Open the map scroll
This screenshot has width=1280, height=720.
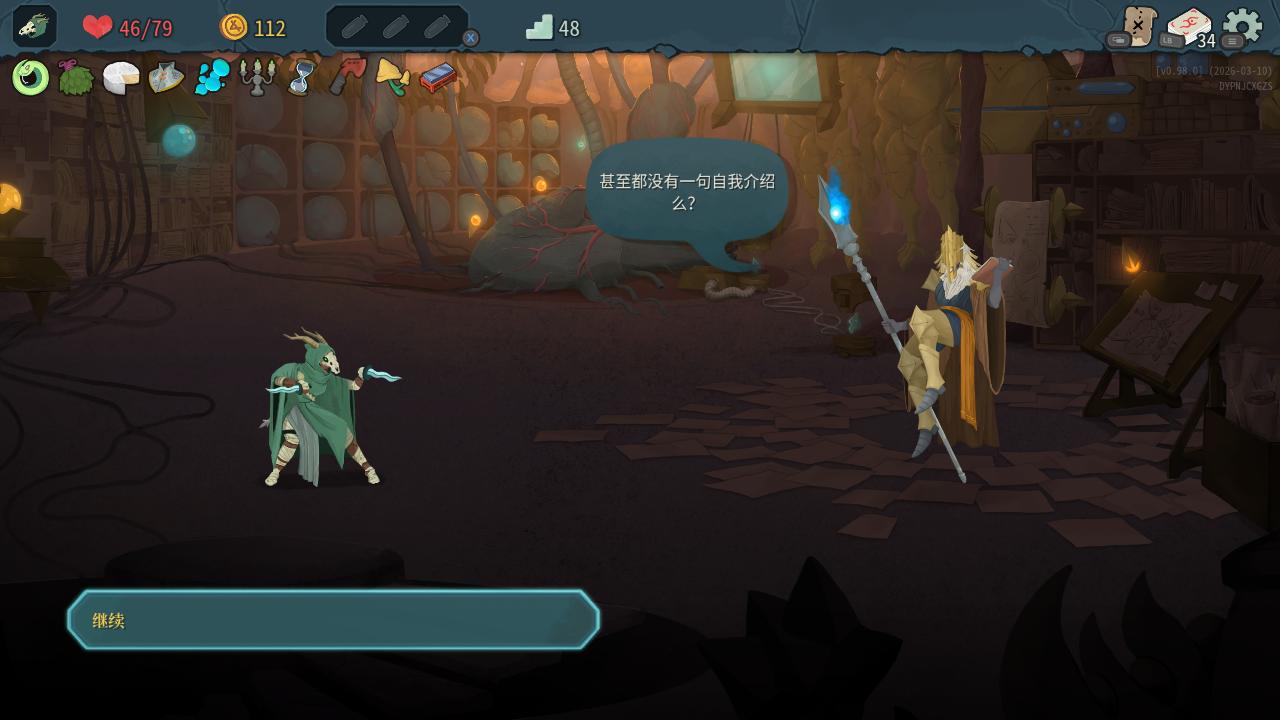[x=1137, y=26]
